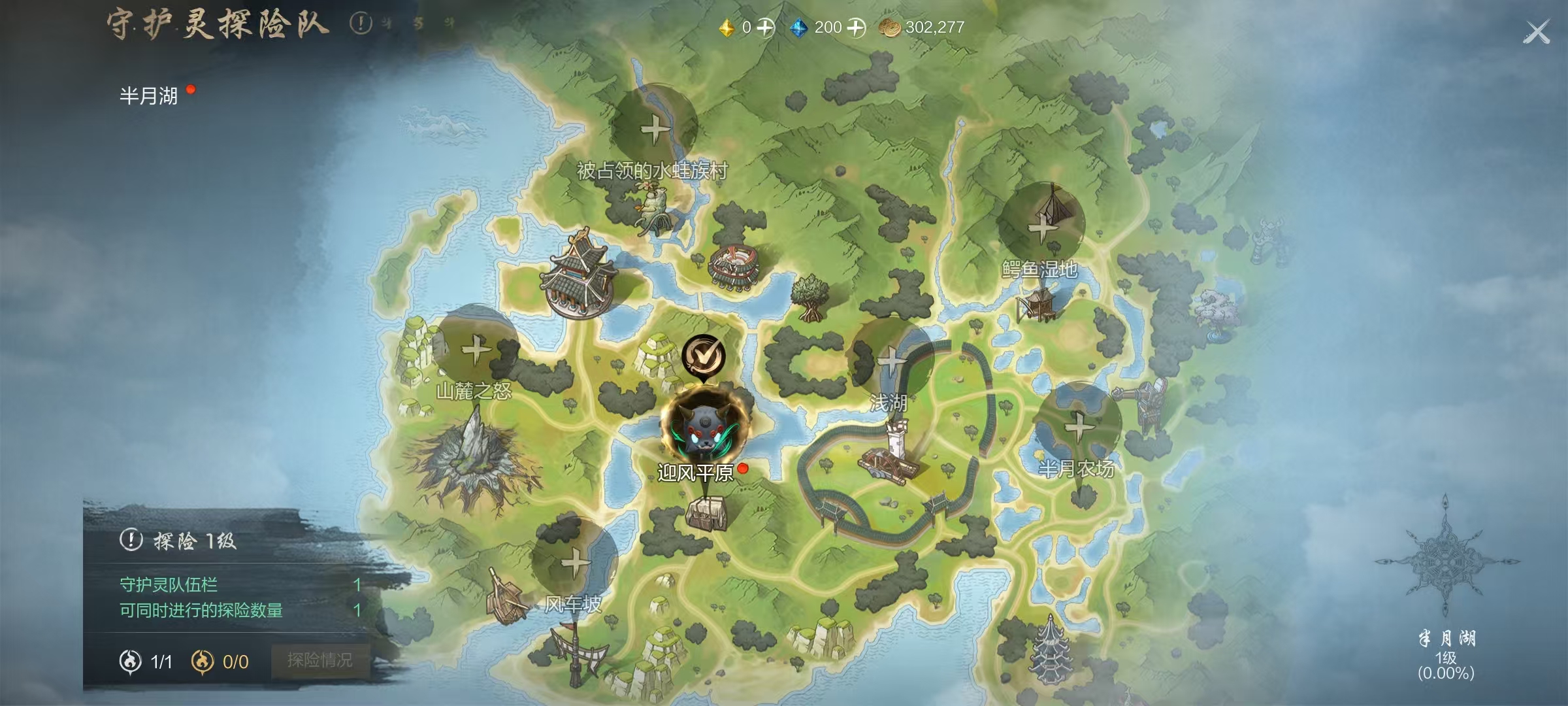Open the 半月湖 compass emblem
The image size is (1568, 706).
1446,562
